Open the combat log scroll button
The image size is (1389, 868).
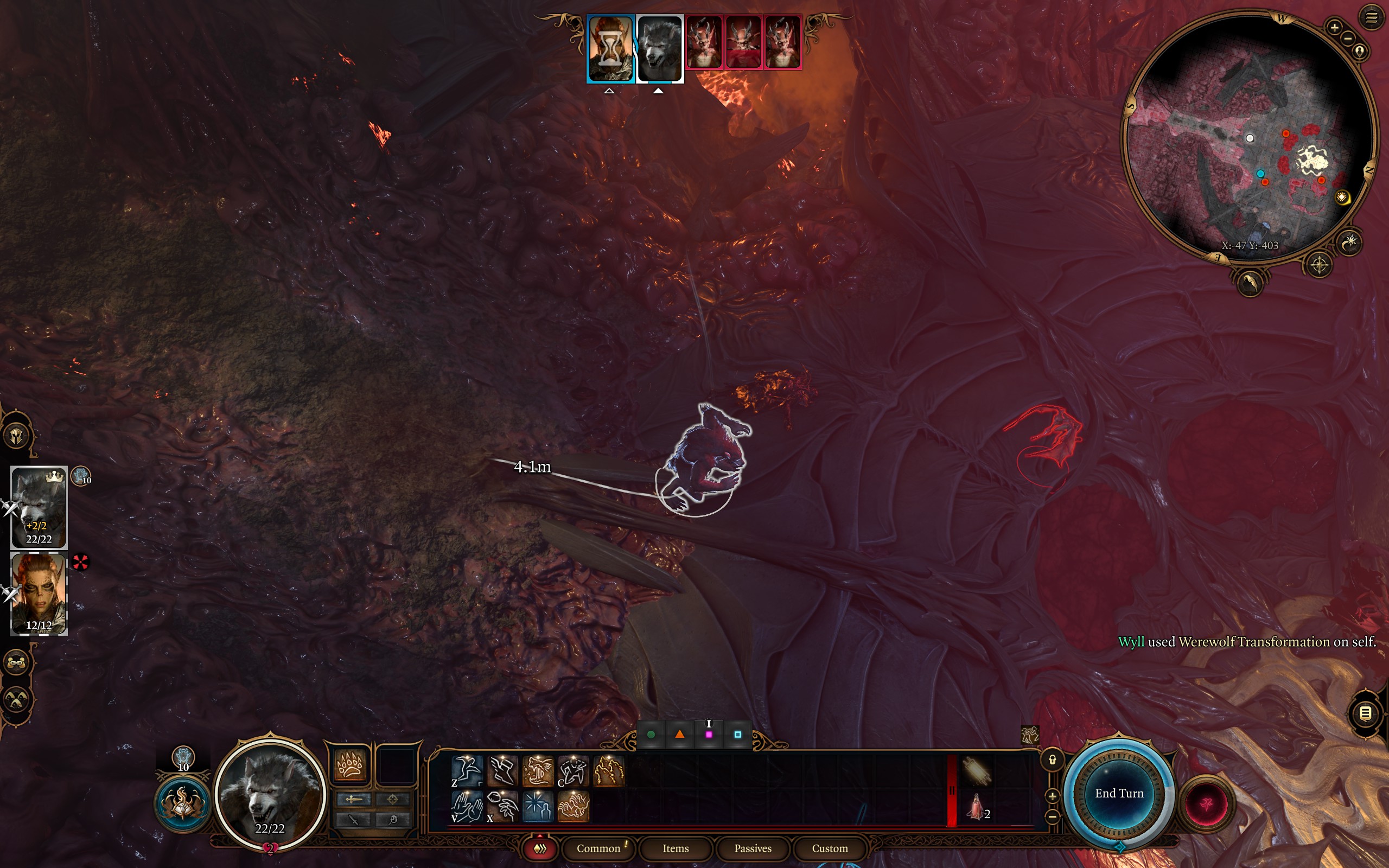tap(1365, 713)
